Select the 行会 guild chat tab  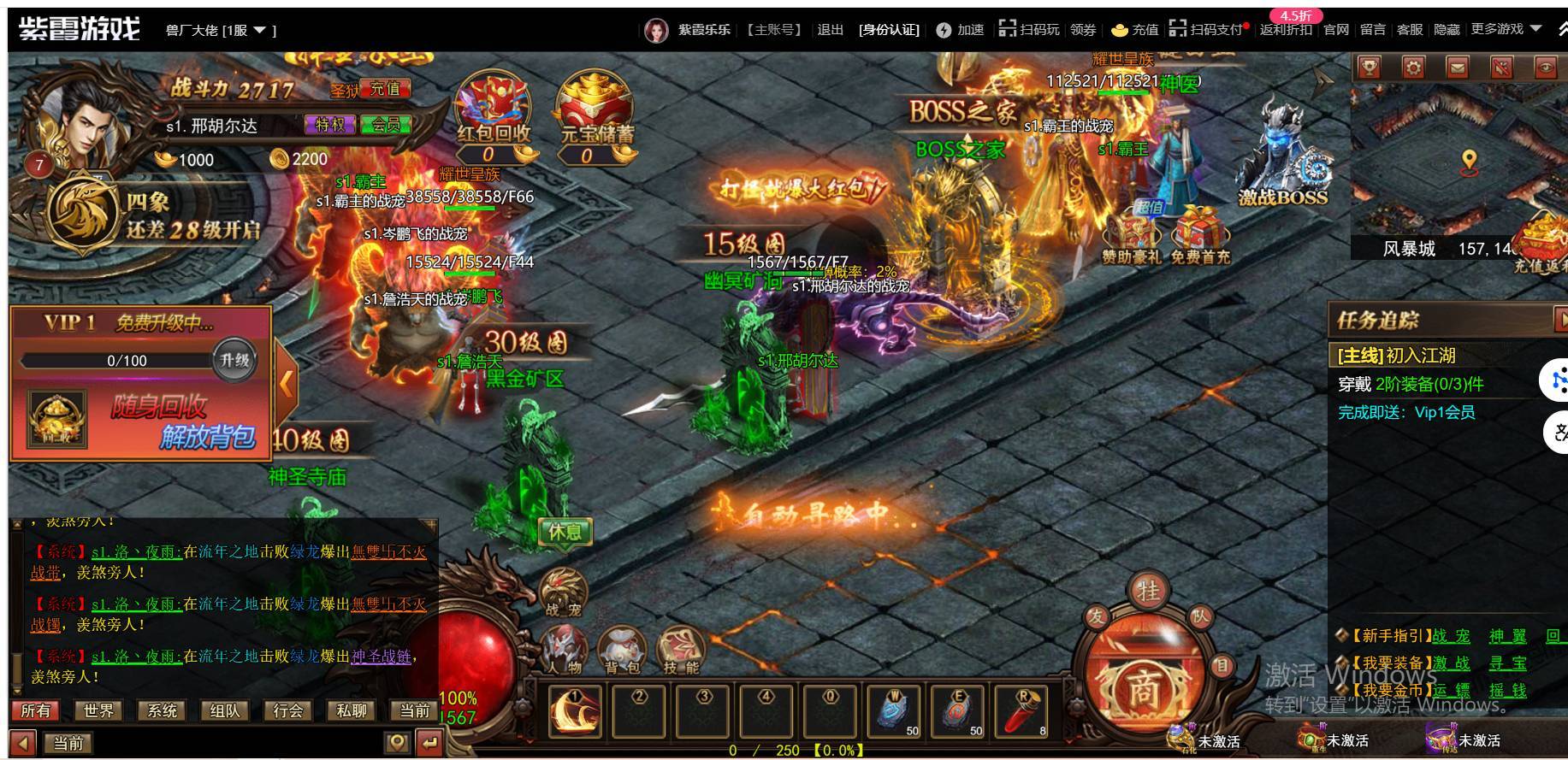(288, 710)
